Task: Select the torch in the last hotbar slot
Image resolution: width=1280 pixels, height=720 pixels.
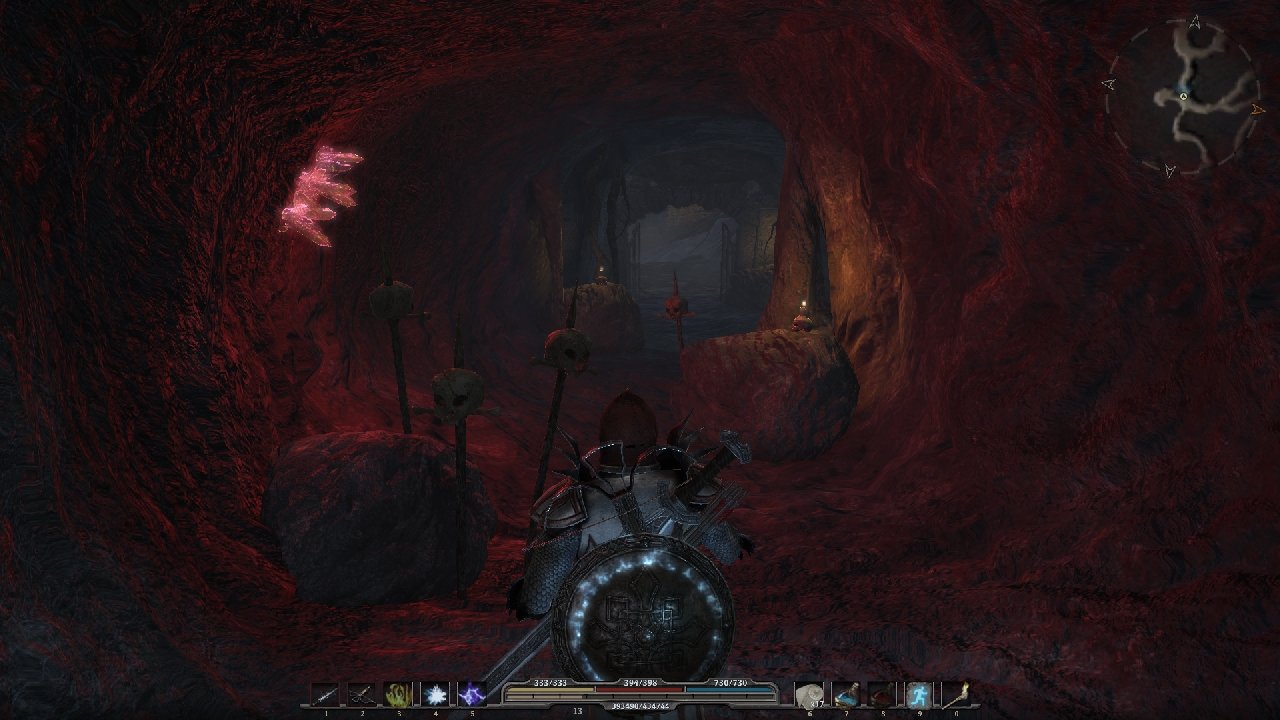Action: click(955, 694)
